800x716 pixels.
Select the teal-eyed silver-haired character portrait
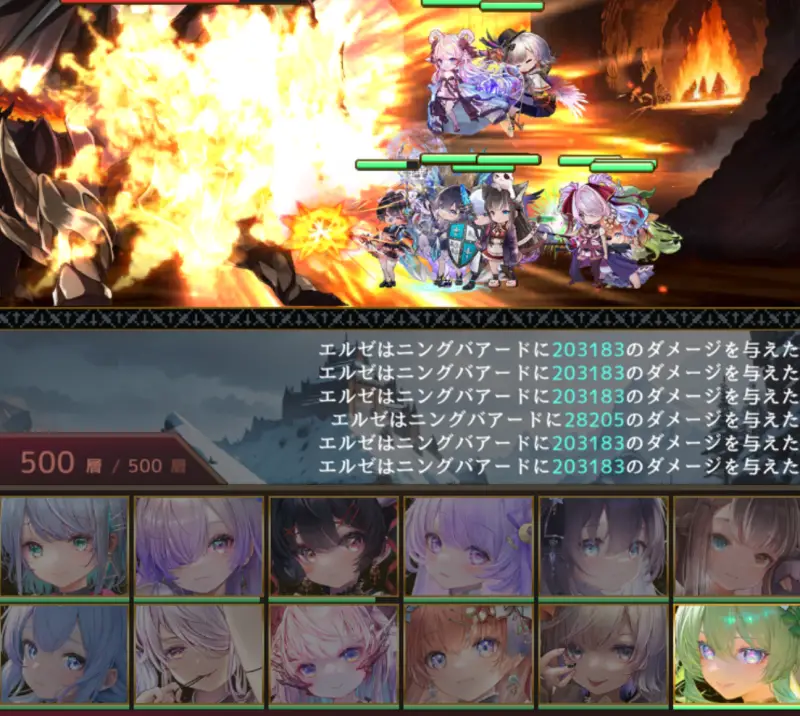coord(65,546)
